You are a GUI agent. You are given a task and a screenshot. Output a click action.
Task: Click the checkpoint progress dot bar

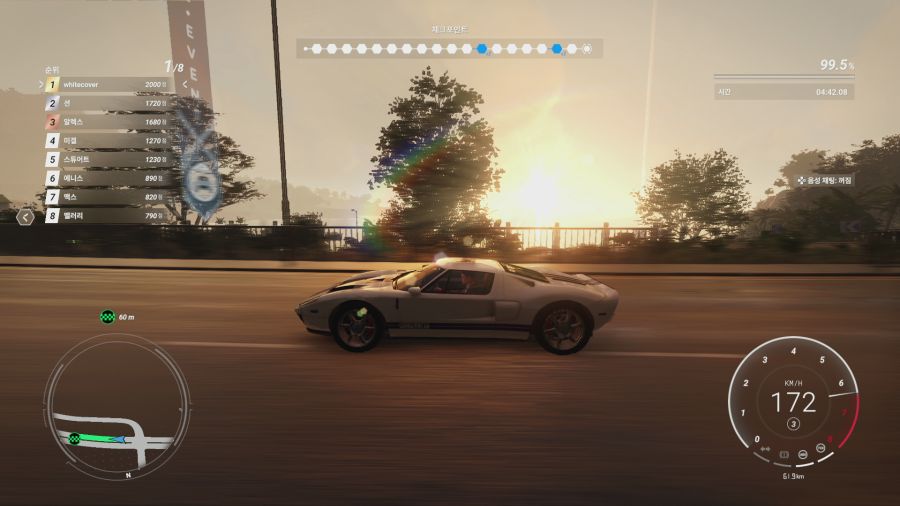point(449,48)
